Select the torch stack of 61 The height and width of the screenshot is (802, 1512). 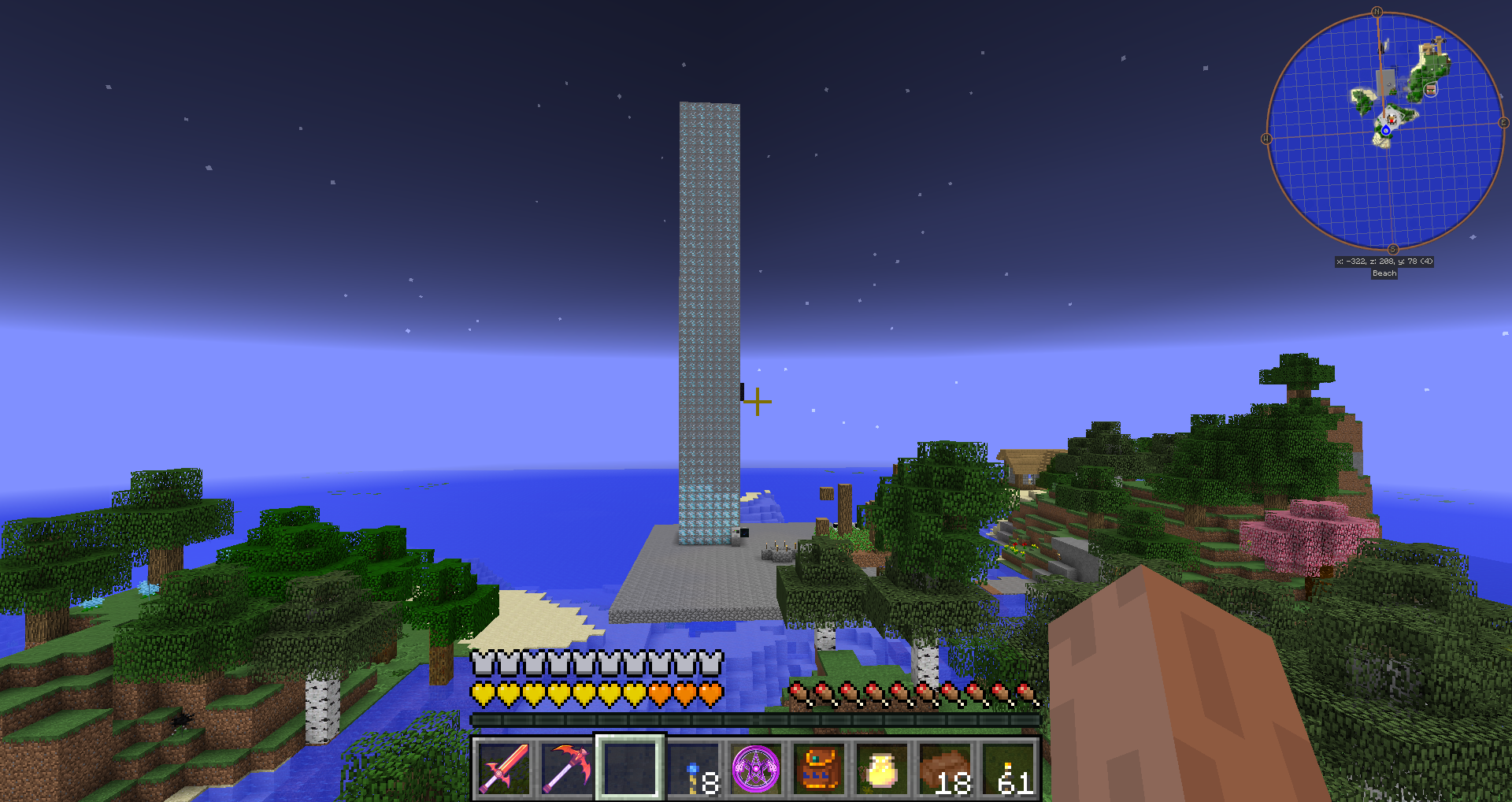(1009, 768)
